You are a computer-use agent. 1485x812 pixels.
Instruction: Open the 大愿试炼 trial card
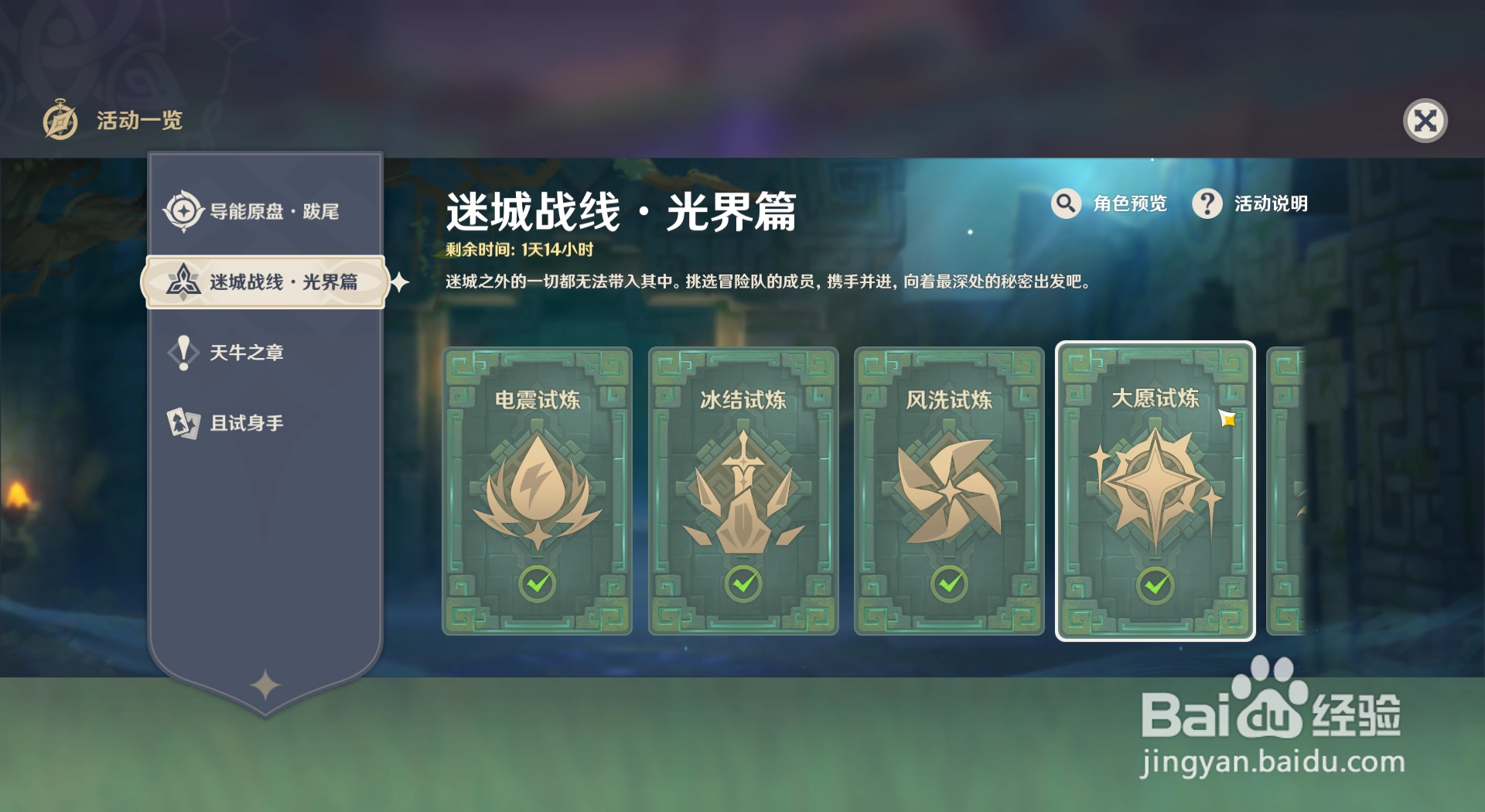[1154, 491]
